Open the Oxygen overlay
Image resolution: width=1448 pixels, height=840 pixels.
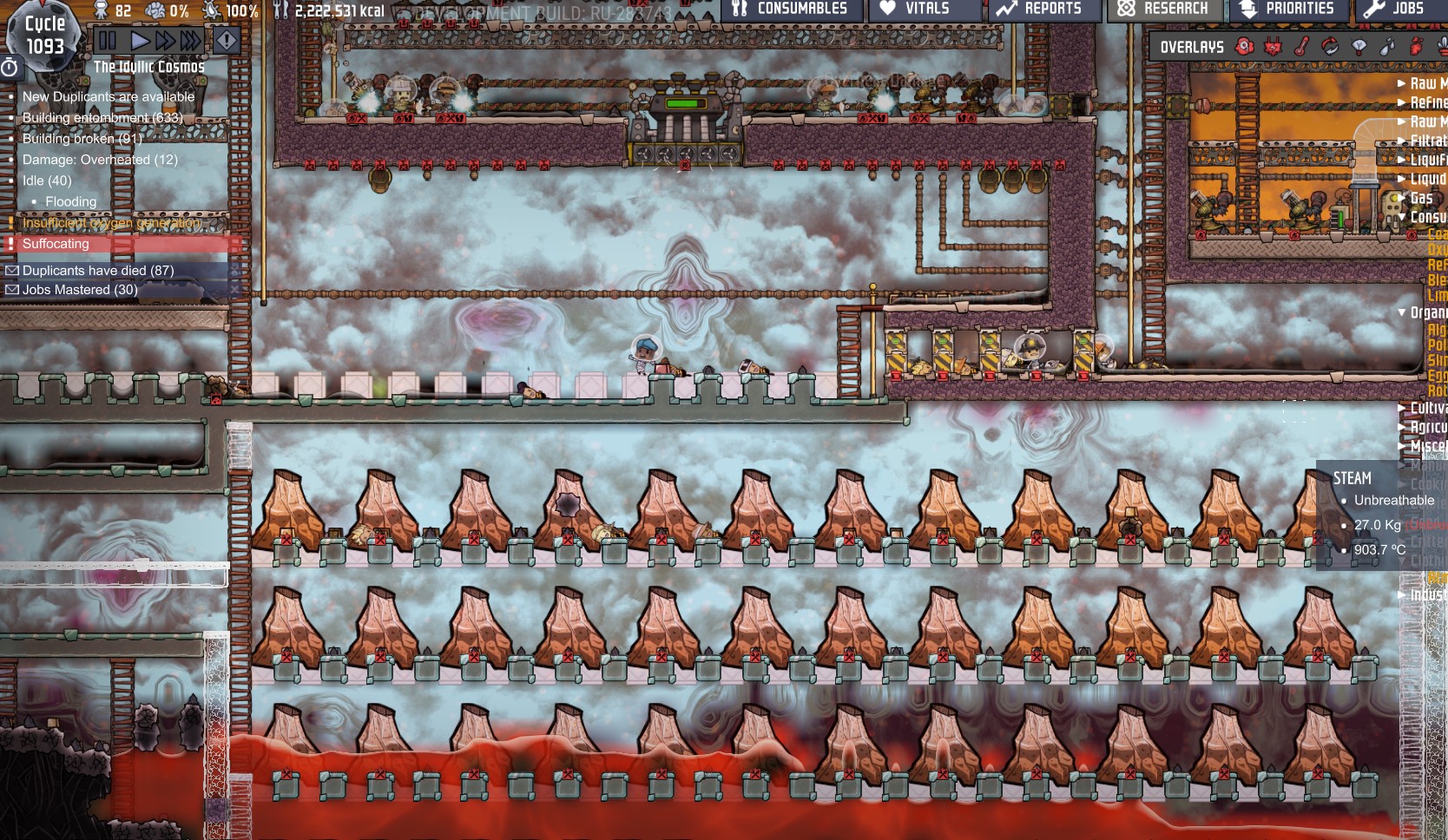click(1245, 46)
